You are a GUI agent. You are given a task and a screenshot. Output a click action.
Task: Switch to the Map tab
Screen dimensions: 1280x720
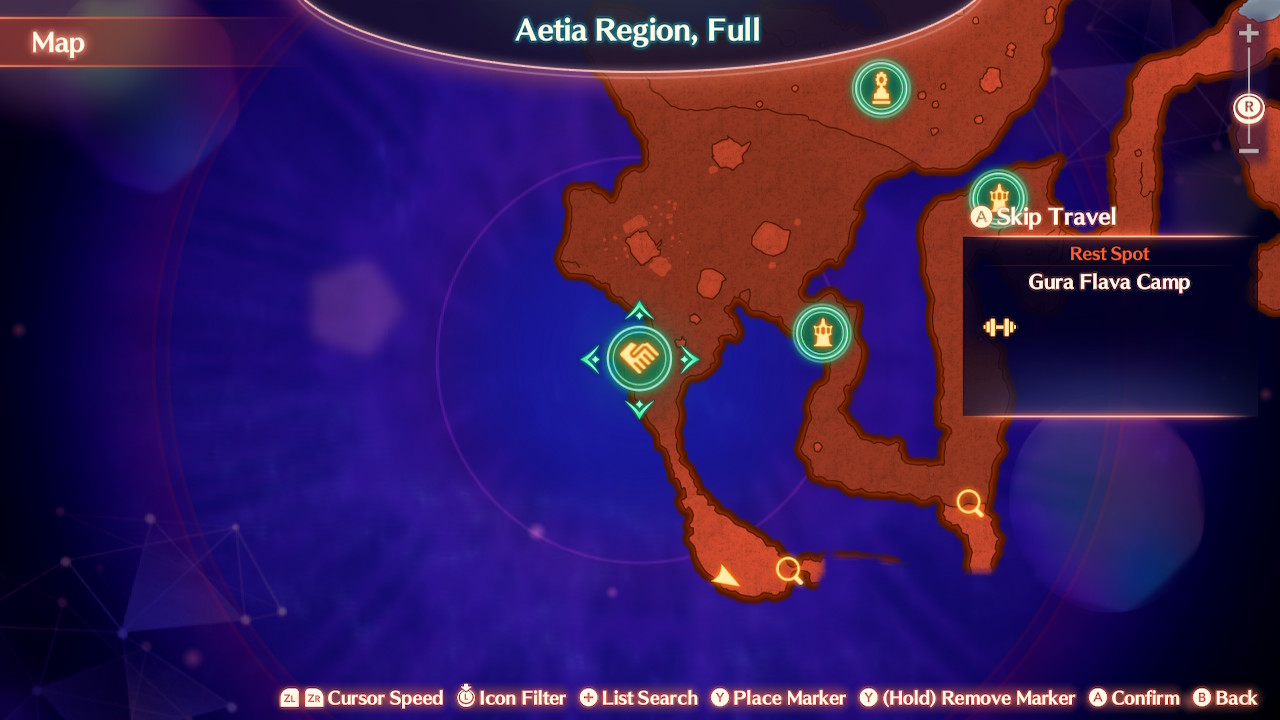(x=57, y=43)
